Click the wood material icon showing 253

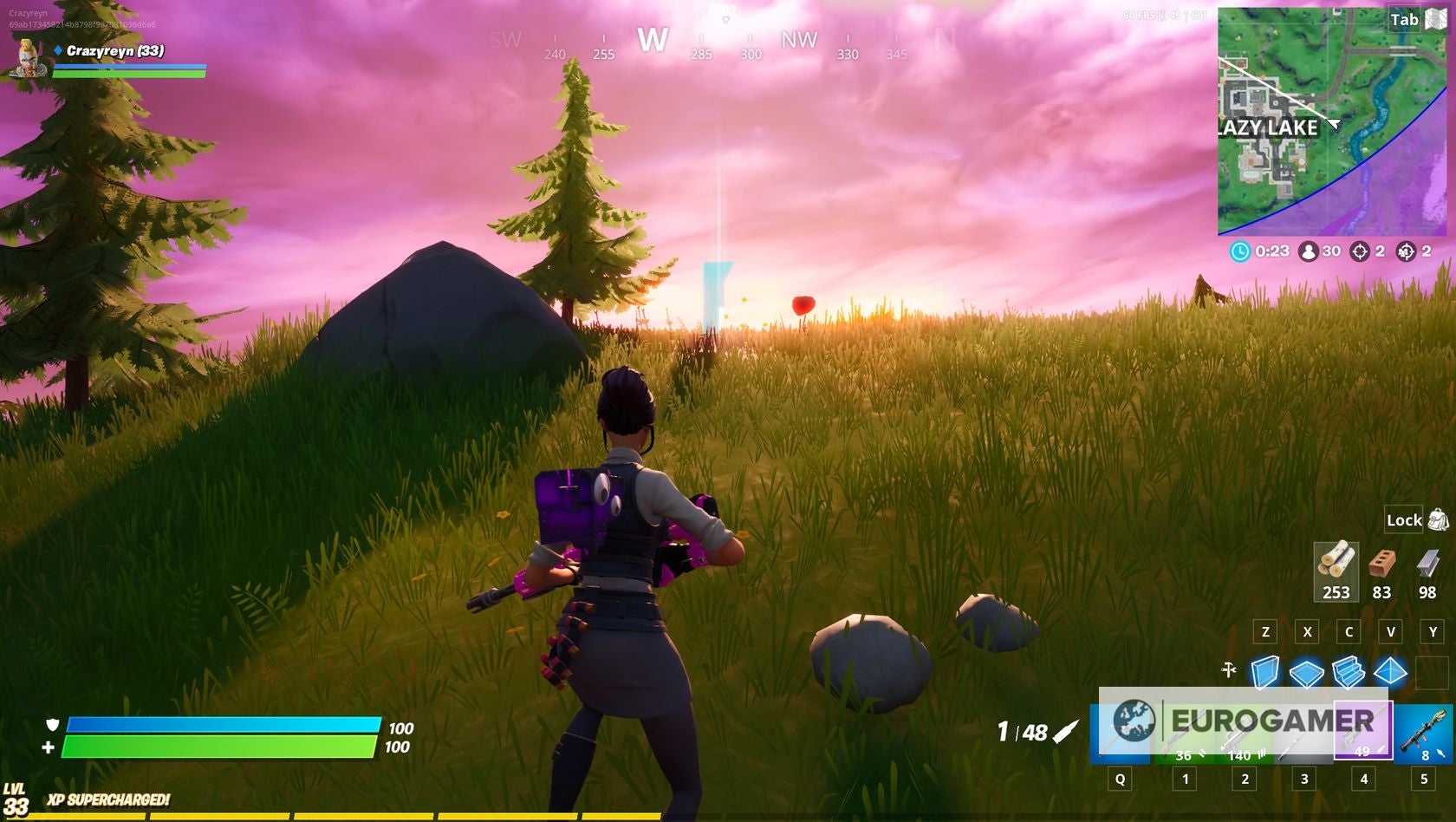[x=1336, y=567]
